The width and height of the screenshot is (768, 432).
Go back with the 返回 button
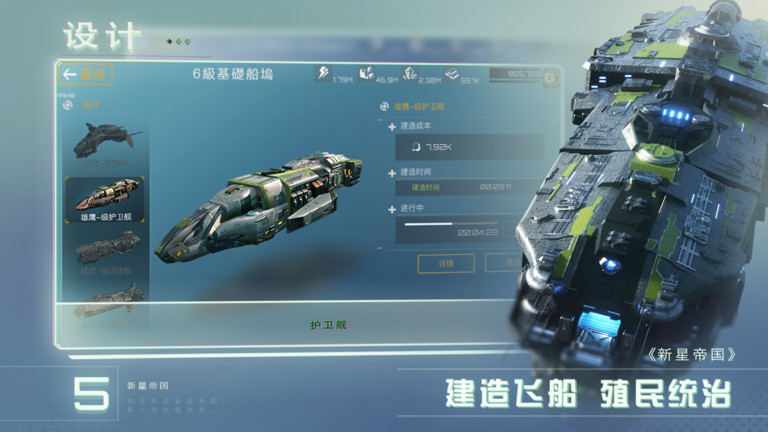(x=87, y=75)
